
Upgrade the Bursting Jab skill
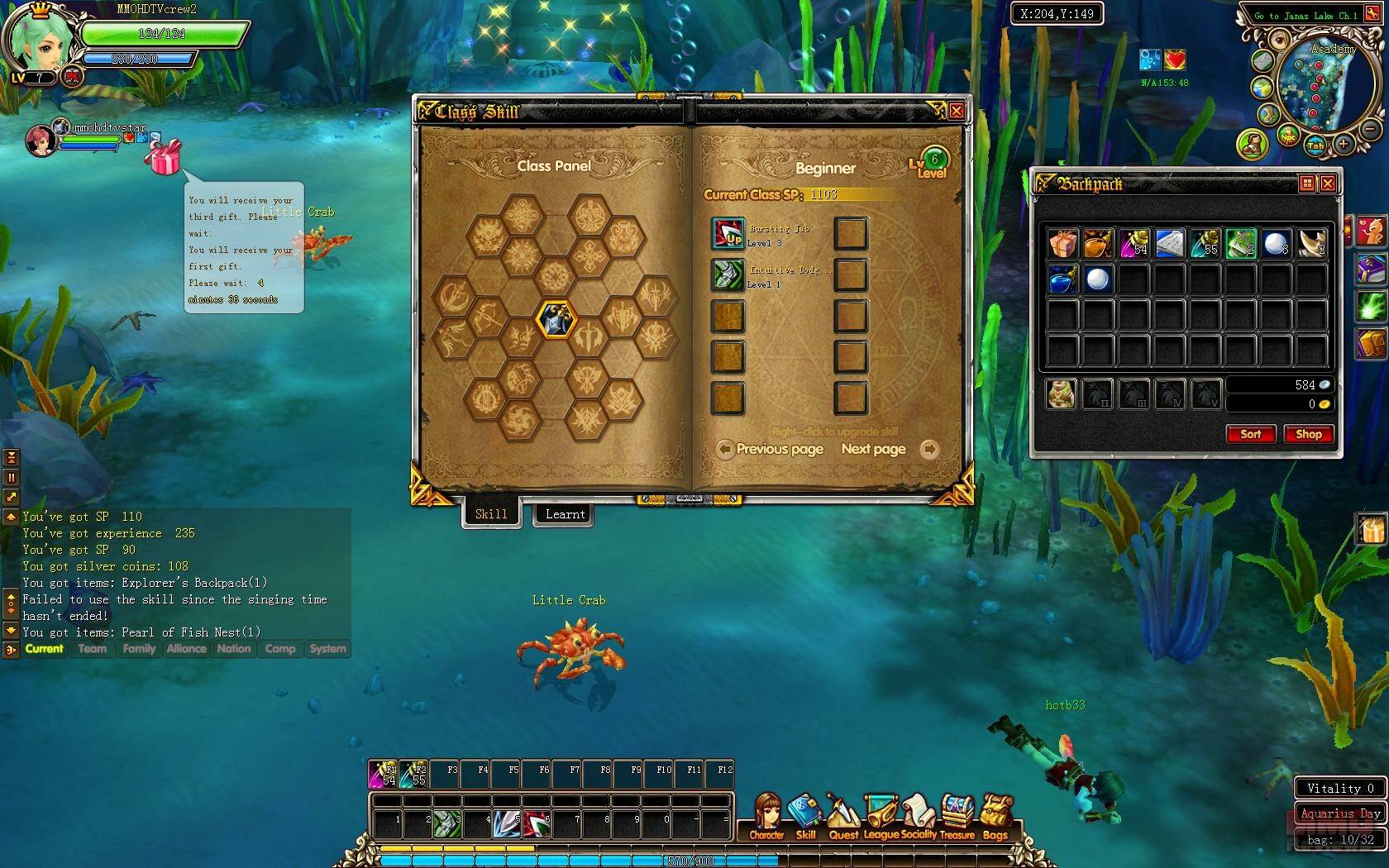728,235
